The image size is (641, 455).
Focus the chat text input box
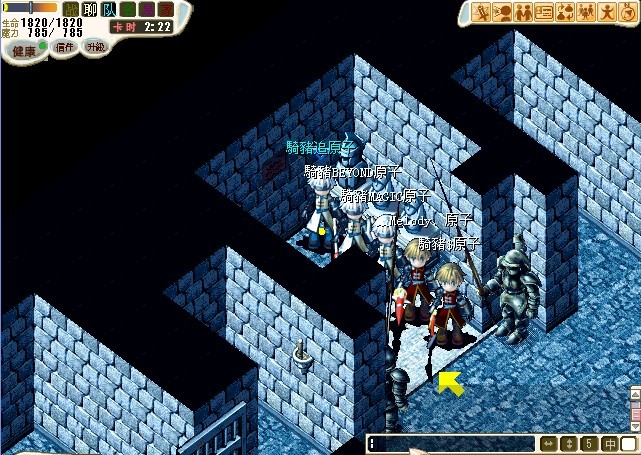[x=450, y=443]
